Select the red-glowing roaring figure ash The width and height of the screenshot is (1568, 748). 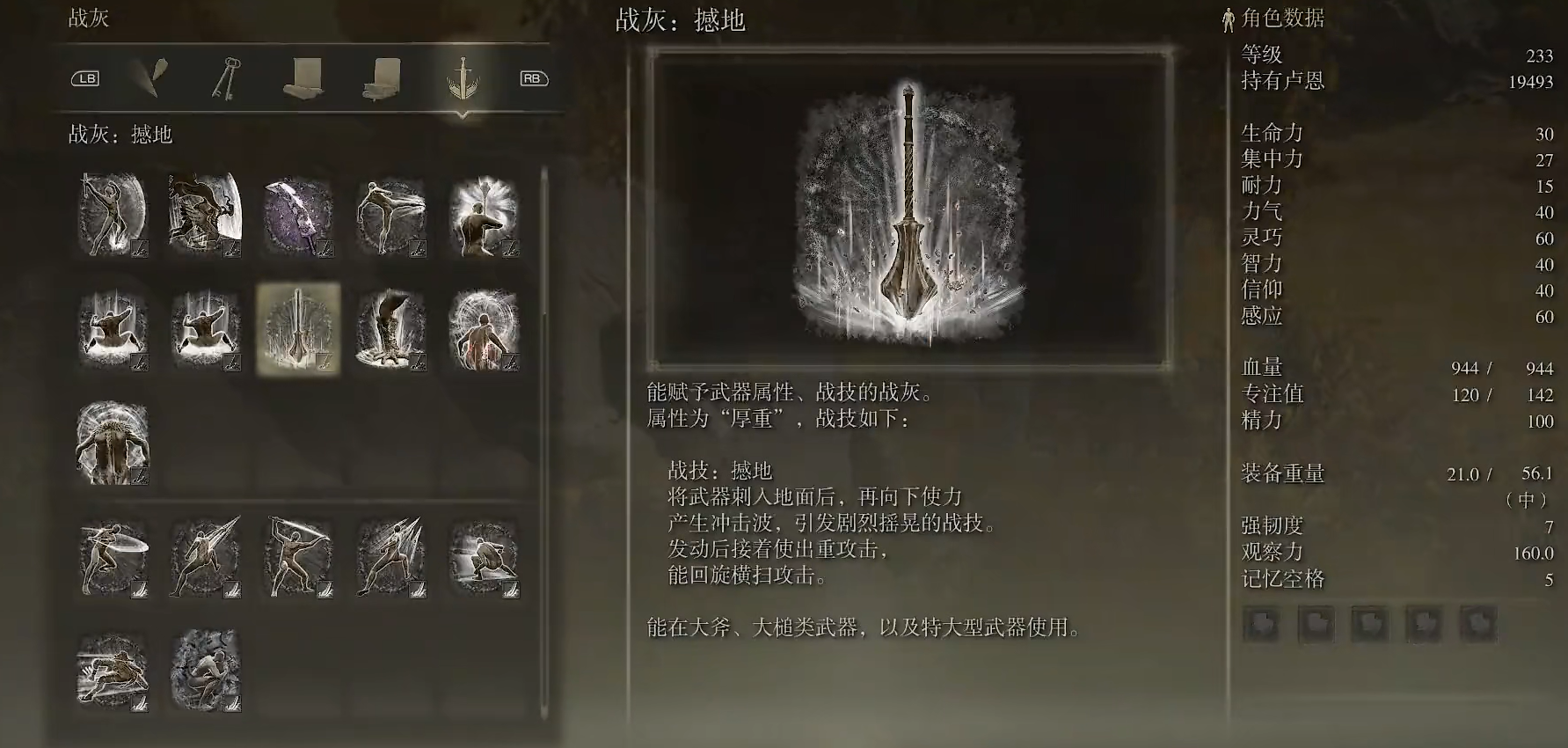(x=483, y=329)
